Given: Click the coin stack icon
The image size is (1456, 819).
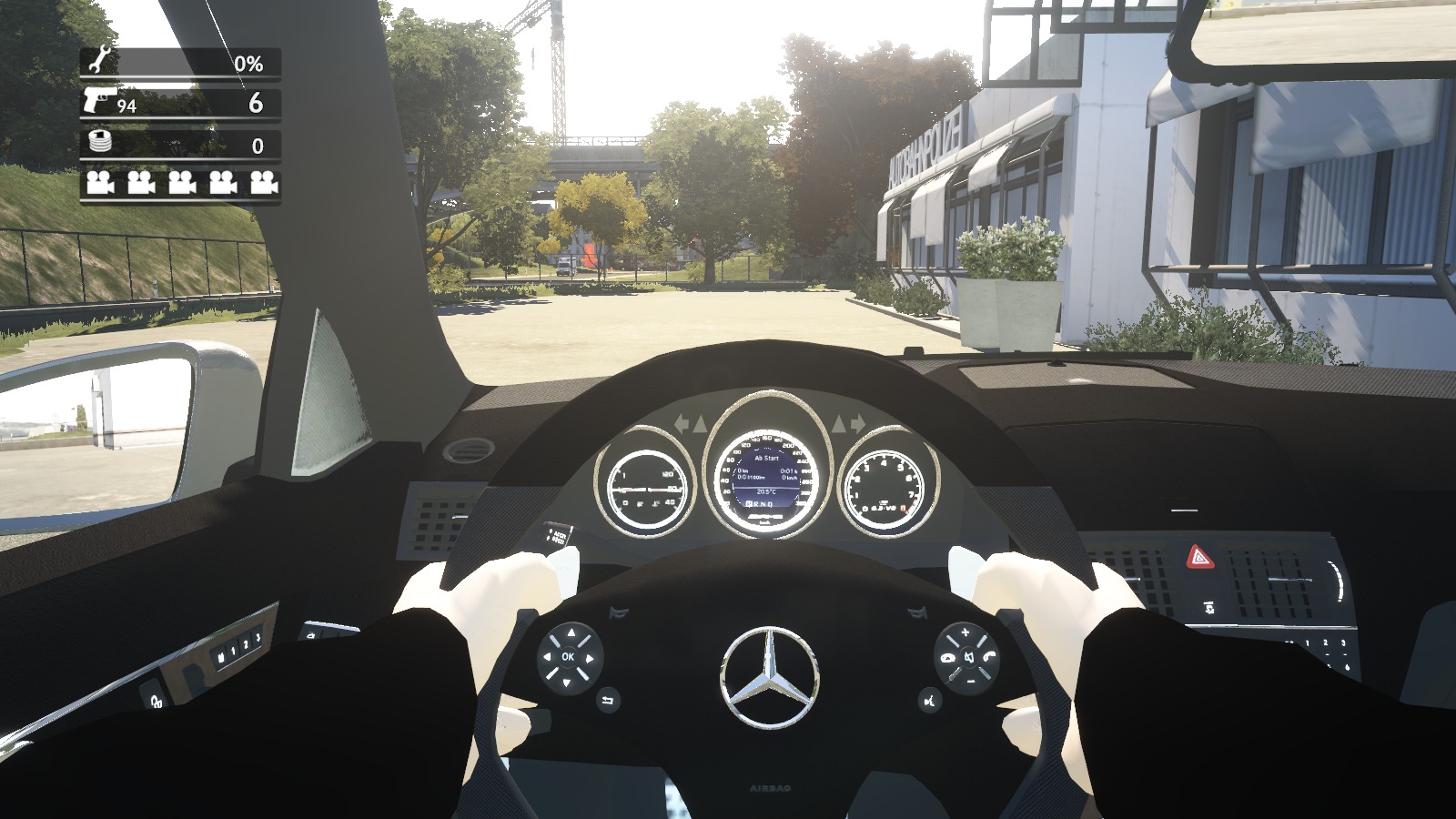Looking at the screenshot, I should point(97,143).
